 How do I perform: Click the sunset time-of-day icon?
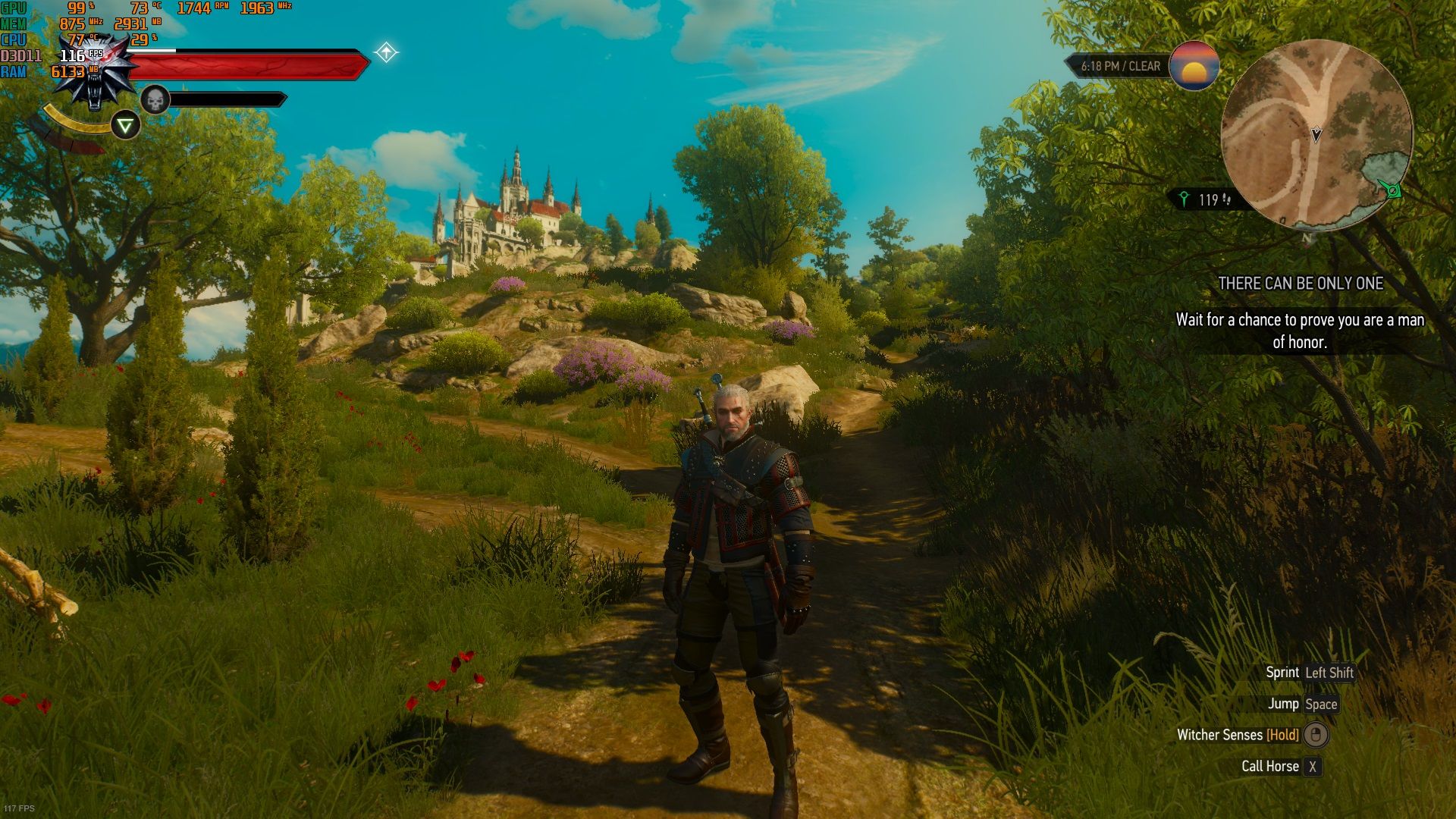tap(1194, 66)
